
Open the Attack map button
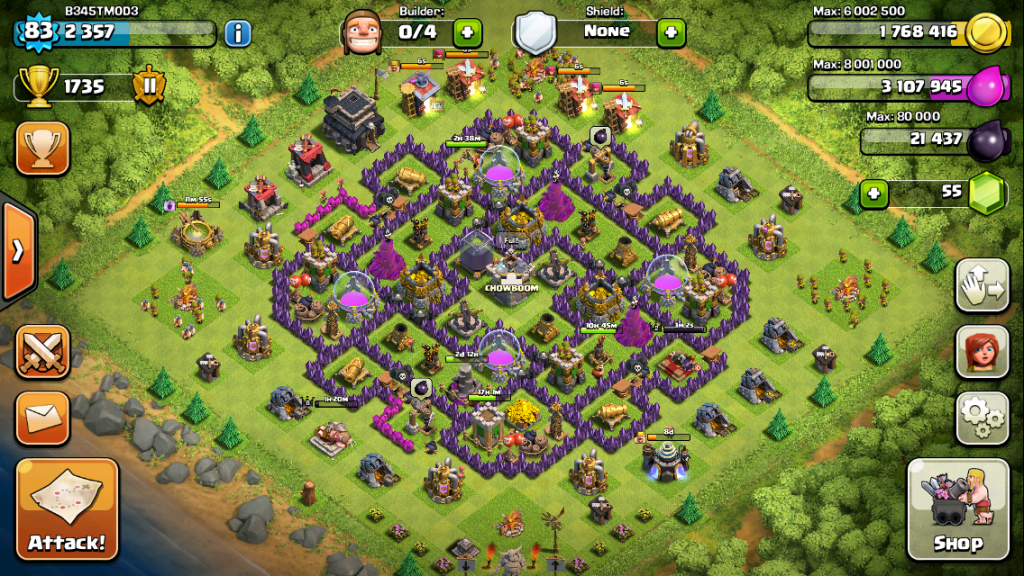(x=67, y=510)
